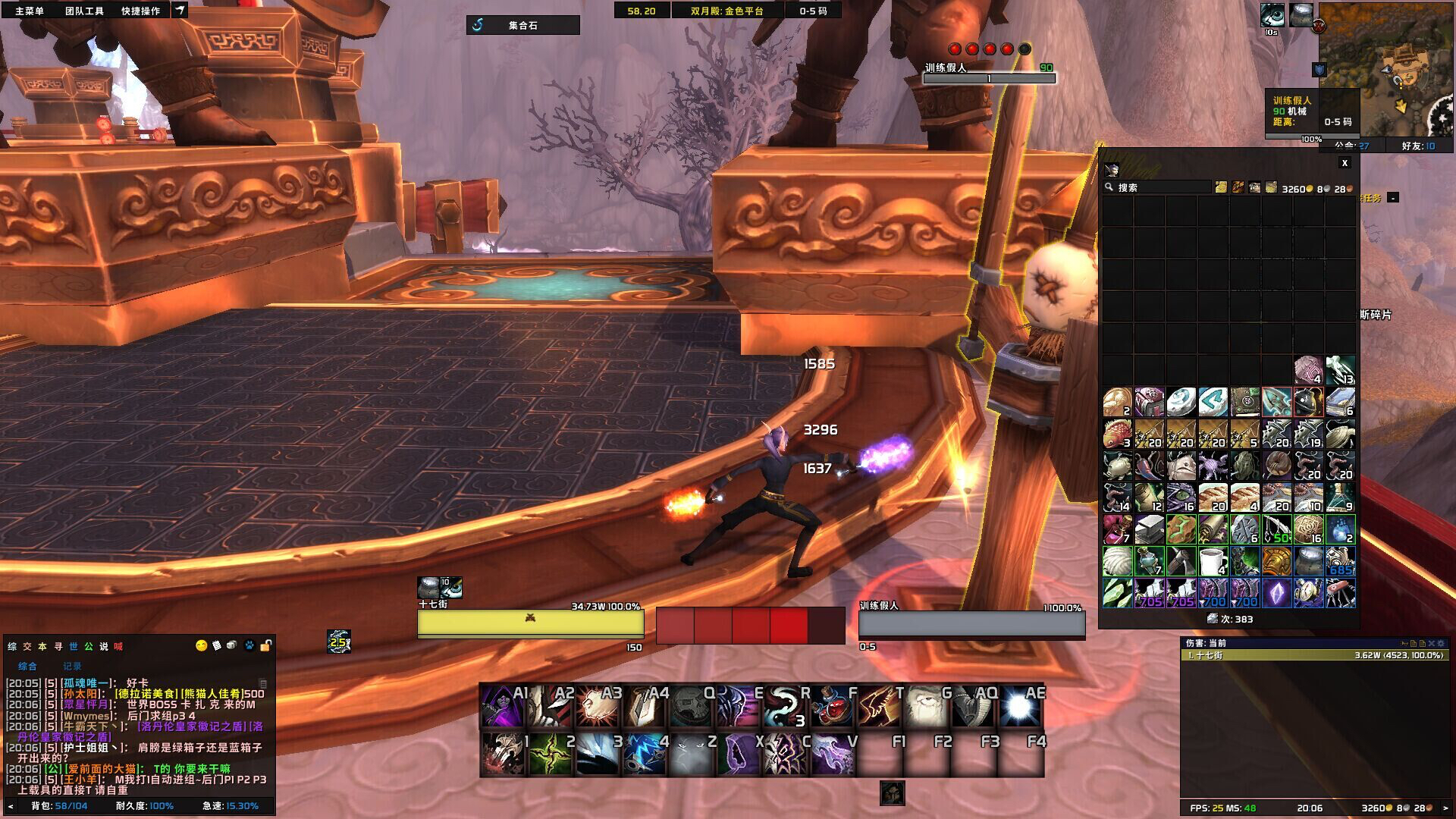Image resolution: width=1456 pixels, height=819 pixels.
Task: Open the chat emoji smiley picker
Action: point(201,646)
